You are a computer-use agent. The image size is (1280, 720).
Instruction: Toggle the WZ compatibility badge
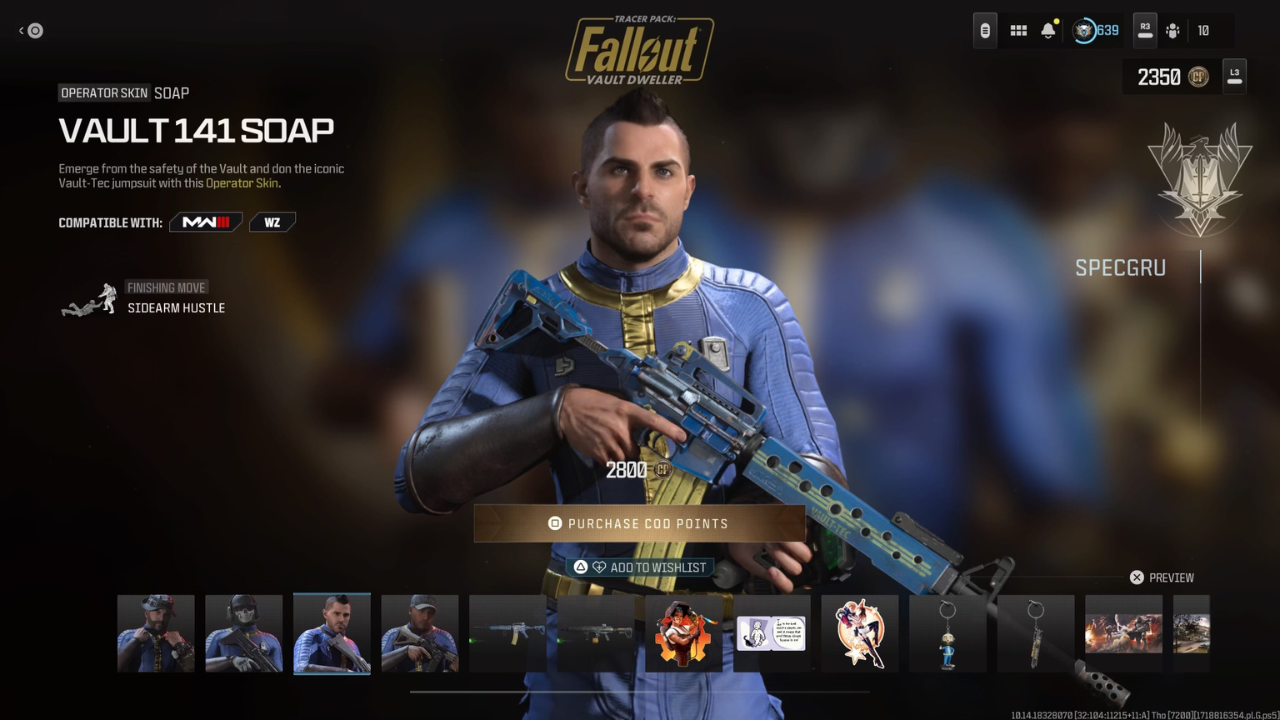272,221
